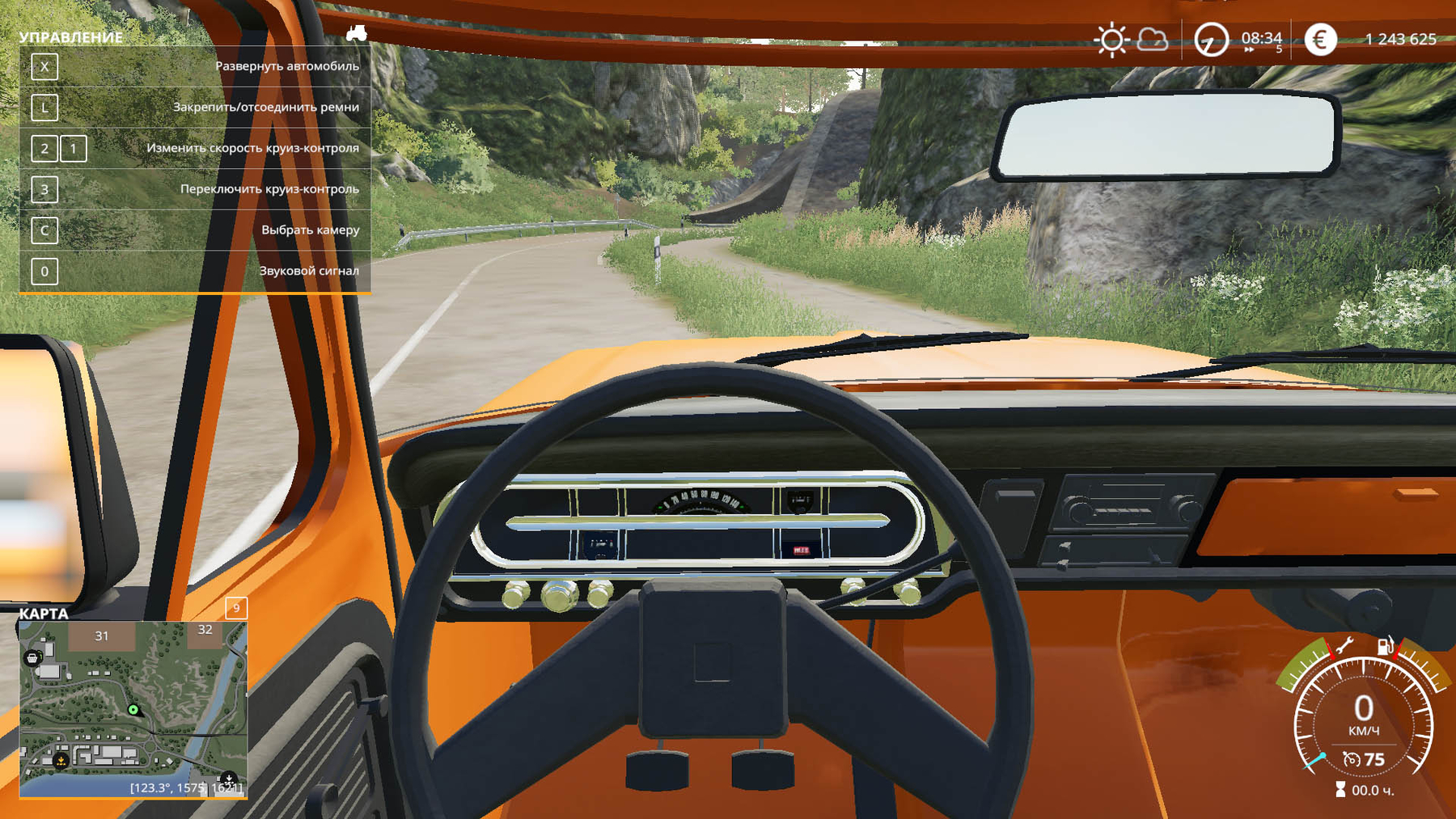Click the cloud forecast icon
1456x819 pixels.
(1153, 40)
